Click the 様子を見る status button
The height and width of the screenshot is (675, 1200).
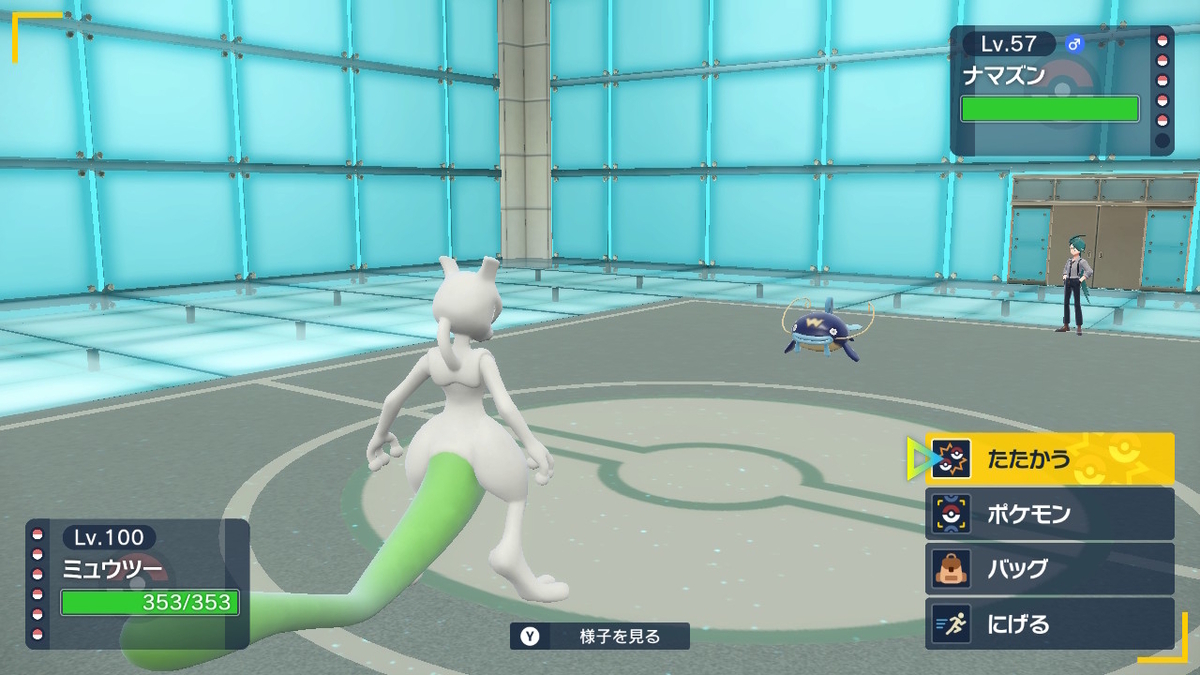pos(599,636)
